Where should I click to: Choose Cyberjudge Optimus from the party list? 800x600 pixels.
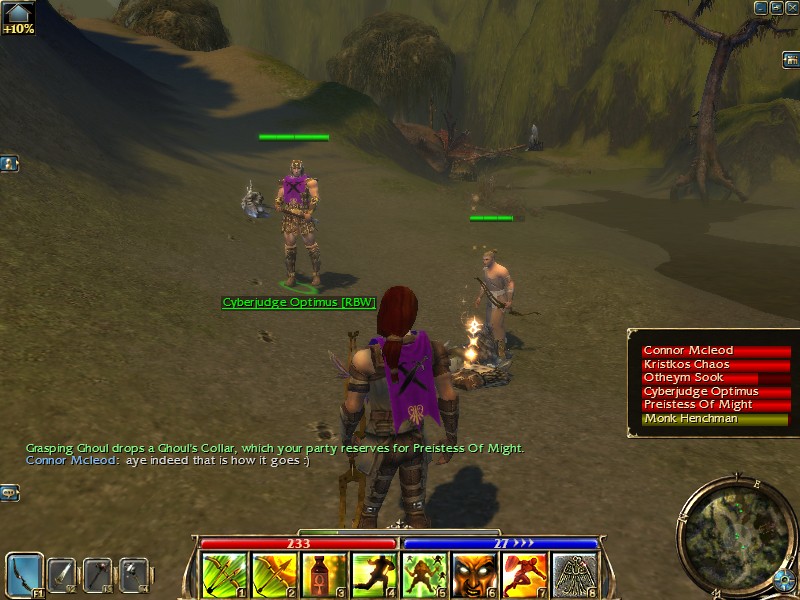tap(715, 392)
